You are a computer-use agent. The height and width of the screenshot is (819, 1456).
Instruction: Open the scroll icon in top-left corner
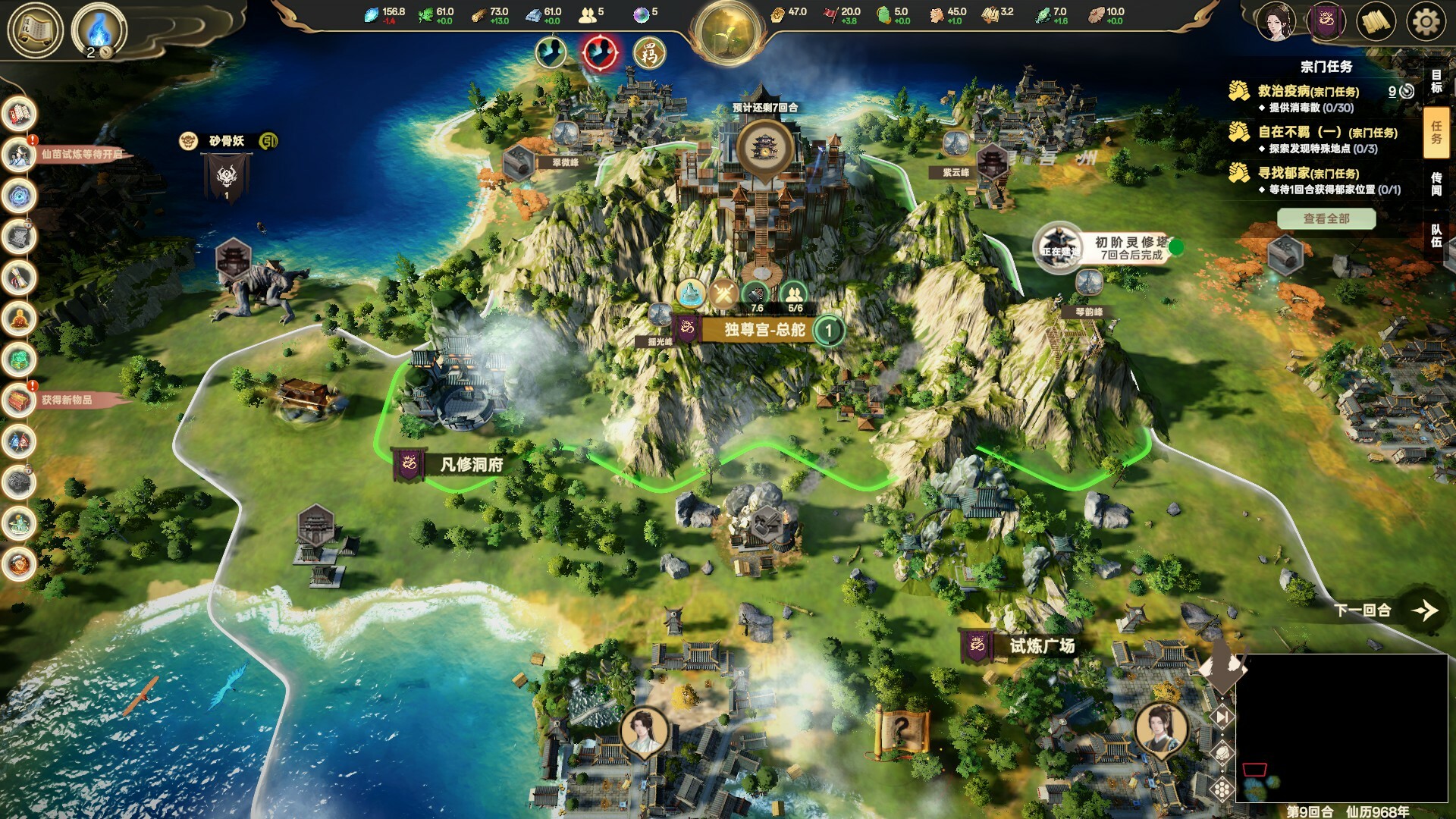click(35, 30)
